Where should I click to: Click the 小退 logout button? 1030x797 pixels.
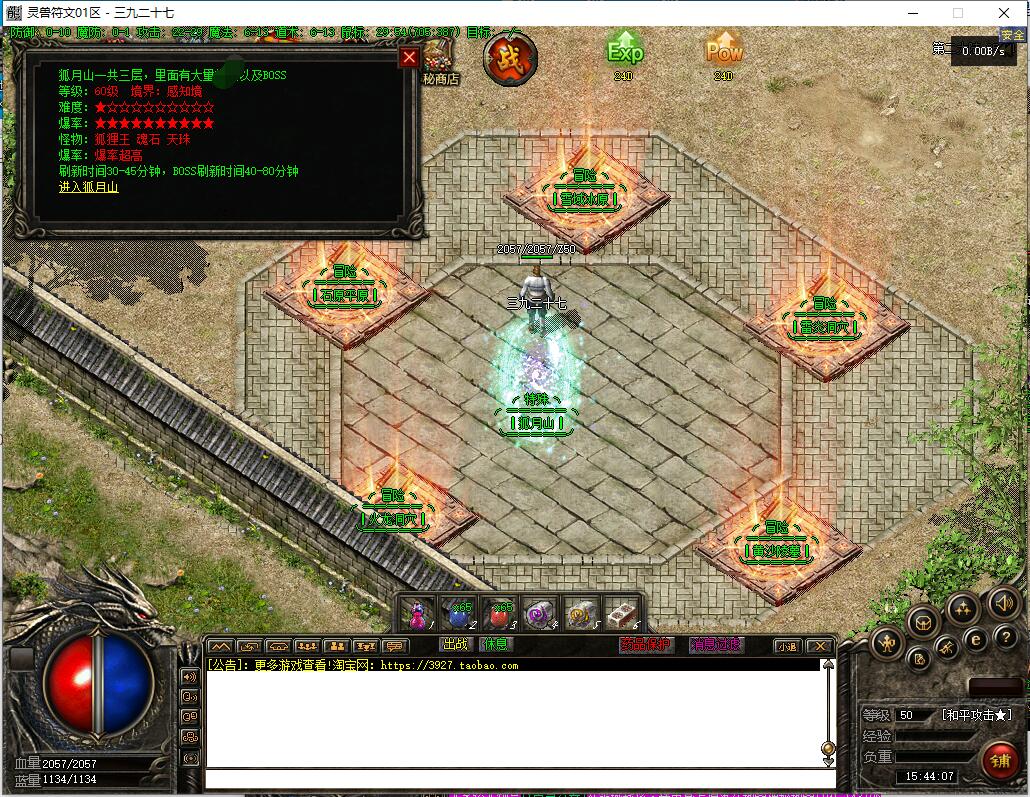(787, 646)
